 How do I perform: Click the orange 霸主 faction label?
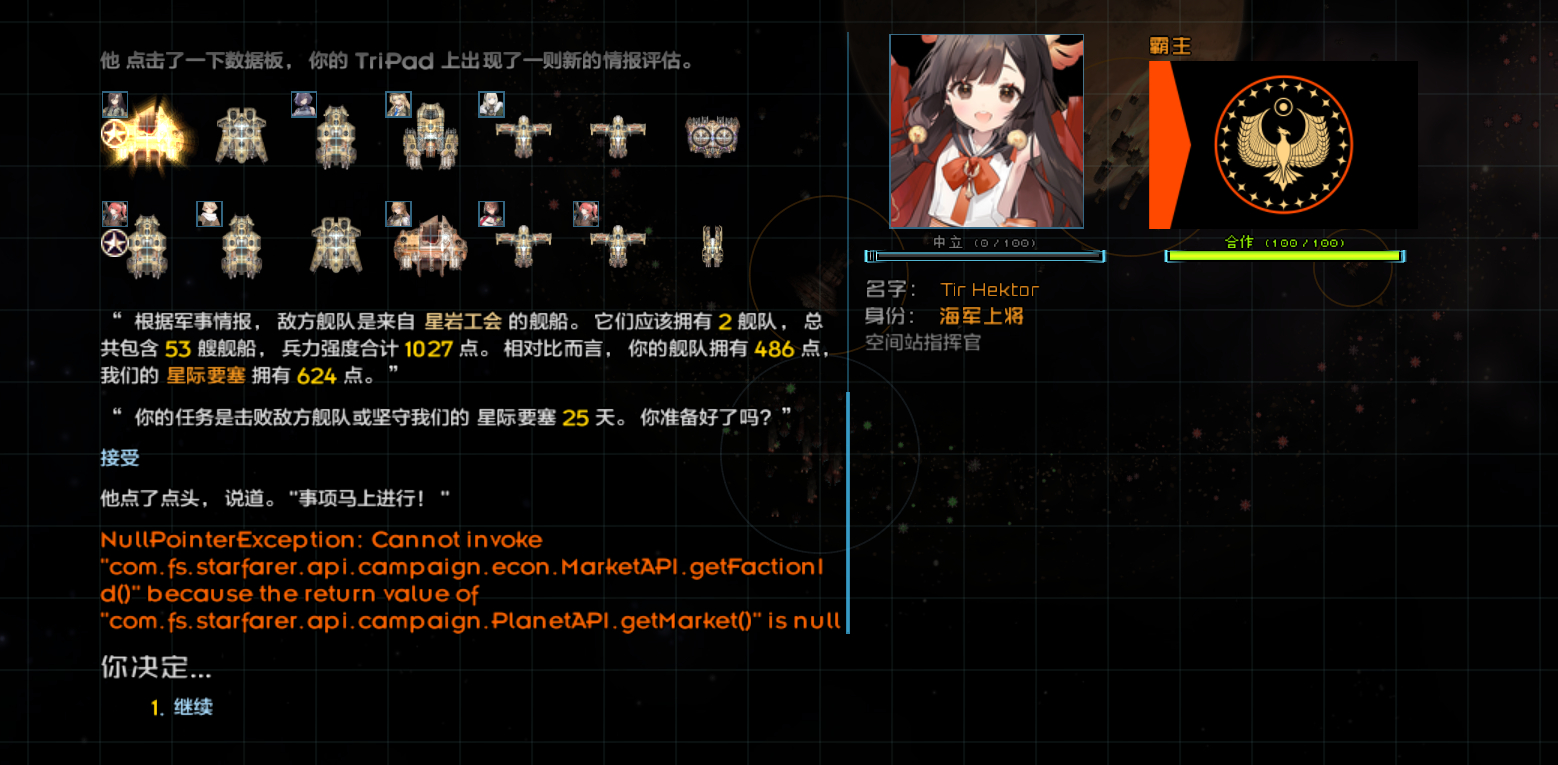click(x=1170, y=45)
